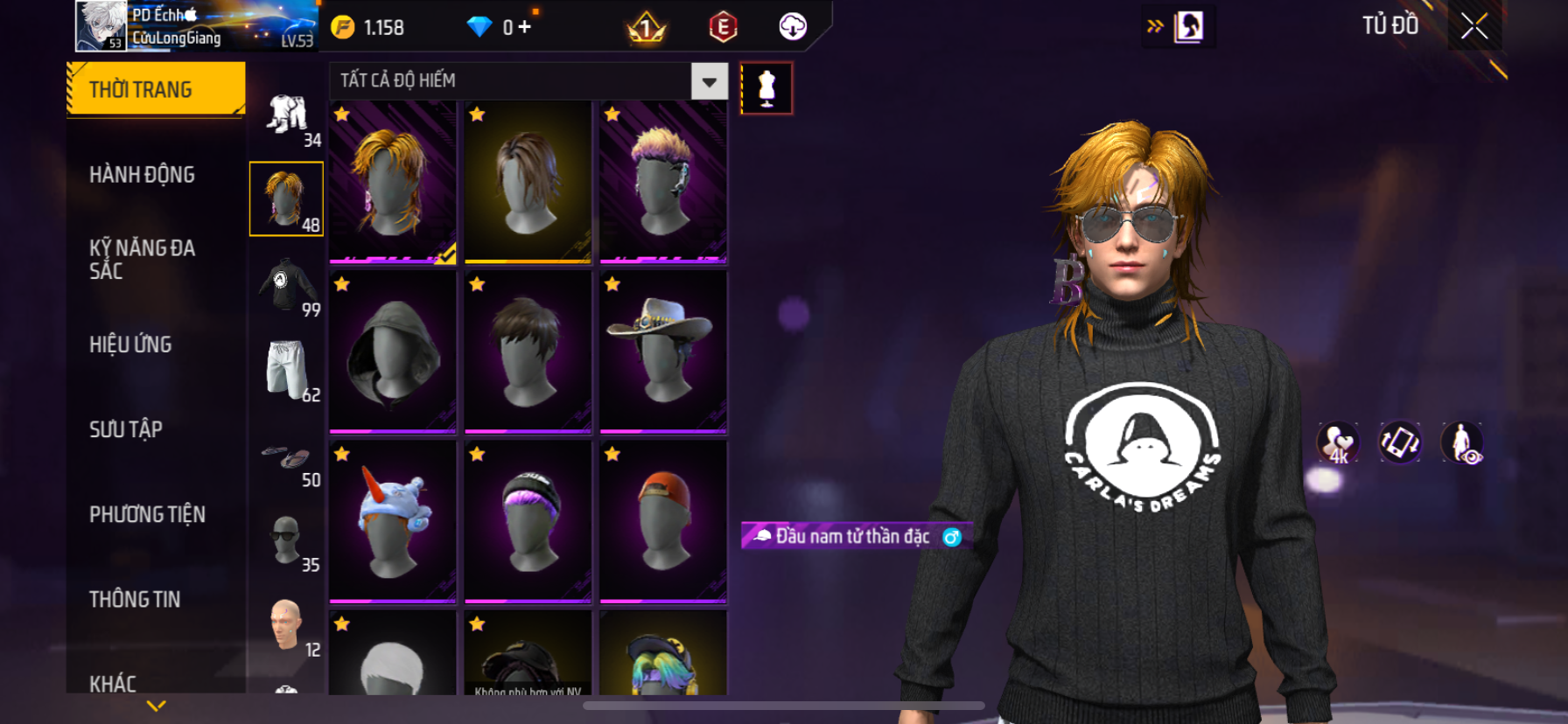Open the cloud download icon

(793, 27)
